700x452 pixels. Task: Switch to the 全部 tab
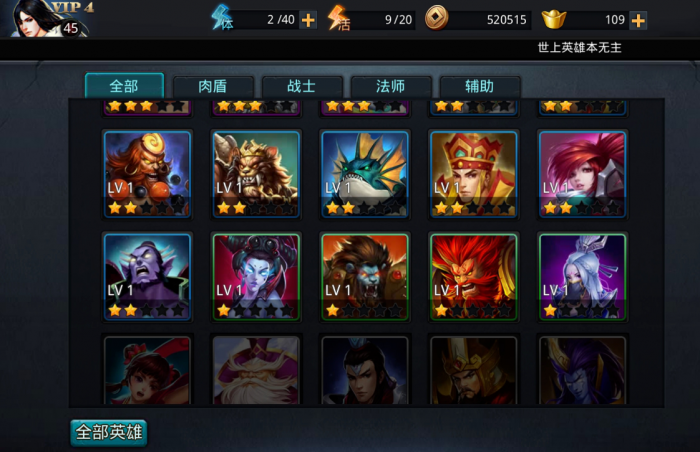(124, 86)
